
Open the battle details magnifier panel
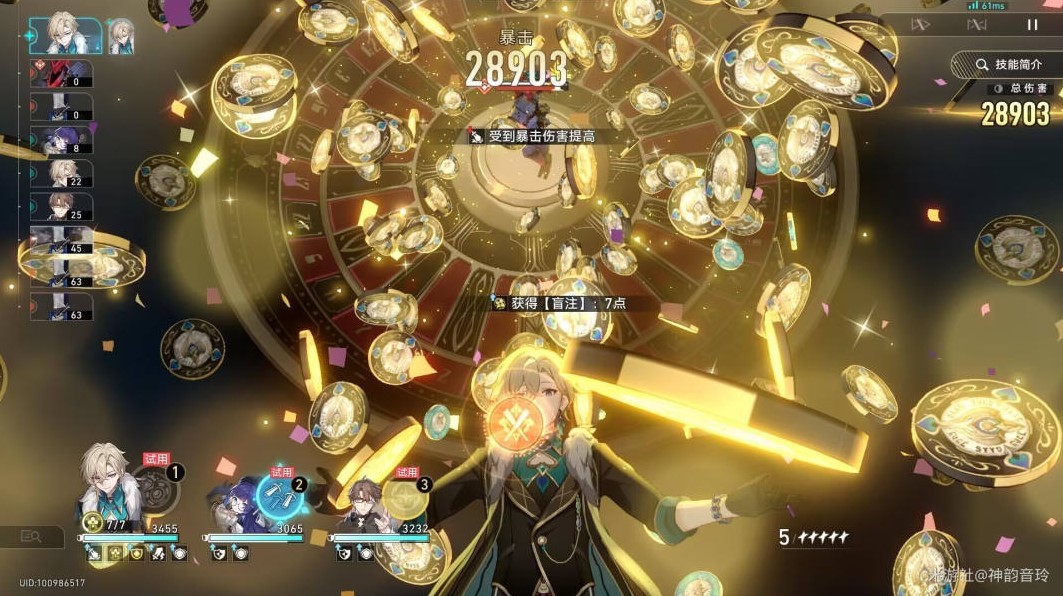[x=31, y=537]
